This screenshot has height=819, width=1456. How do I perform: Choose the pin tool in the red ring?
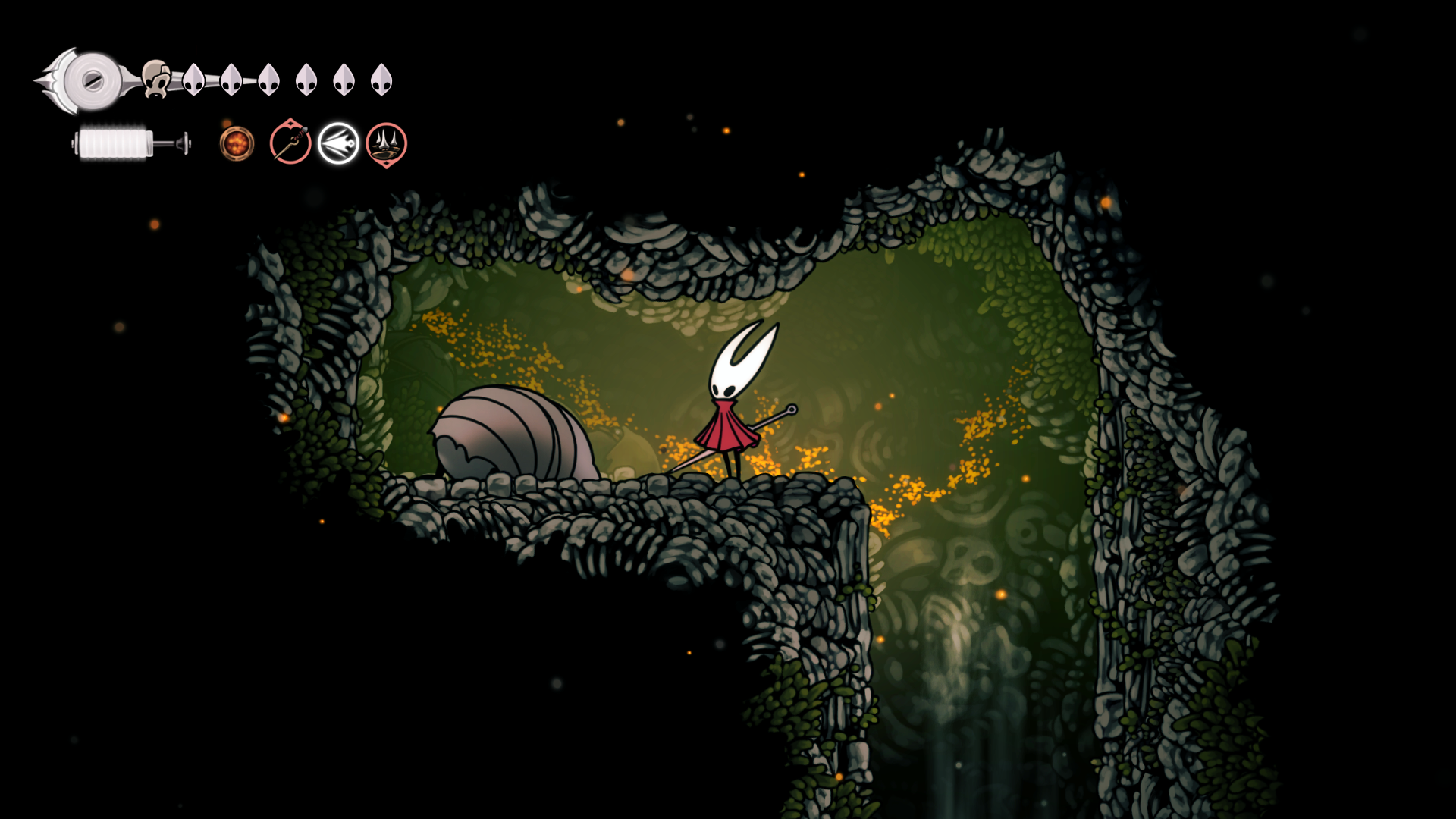point(290,143)
